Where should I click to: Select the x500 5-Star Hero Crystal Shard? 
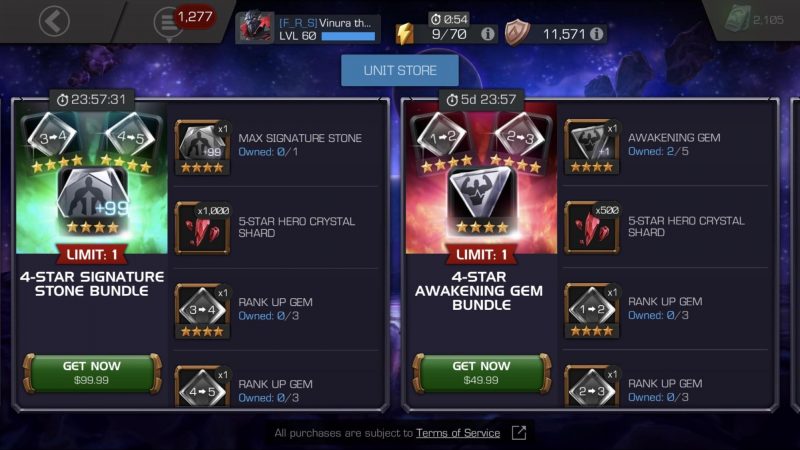(590, 224)
